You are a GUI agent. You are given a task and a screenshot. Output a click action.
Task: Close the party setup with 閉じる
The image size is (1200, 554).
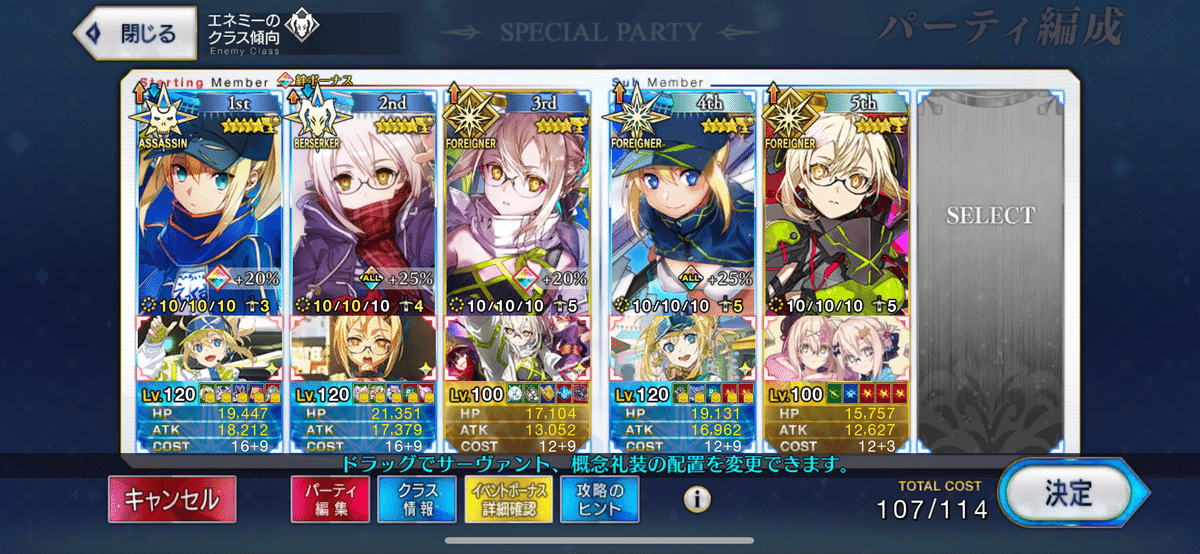[x=133, y=32]
